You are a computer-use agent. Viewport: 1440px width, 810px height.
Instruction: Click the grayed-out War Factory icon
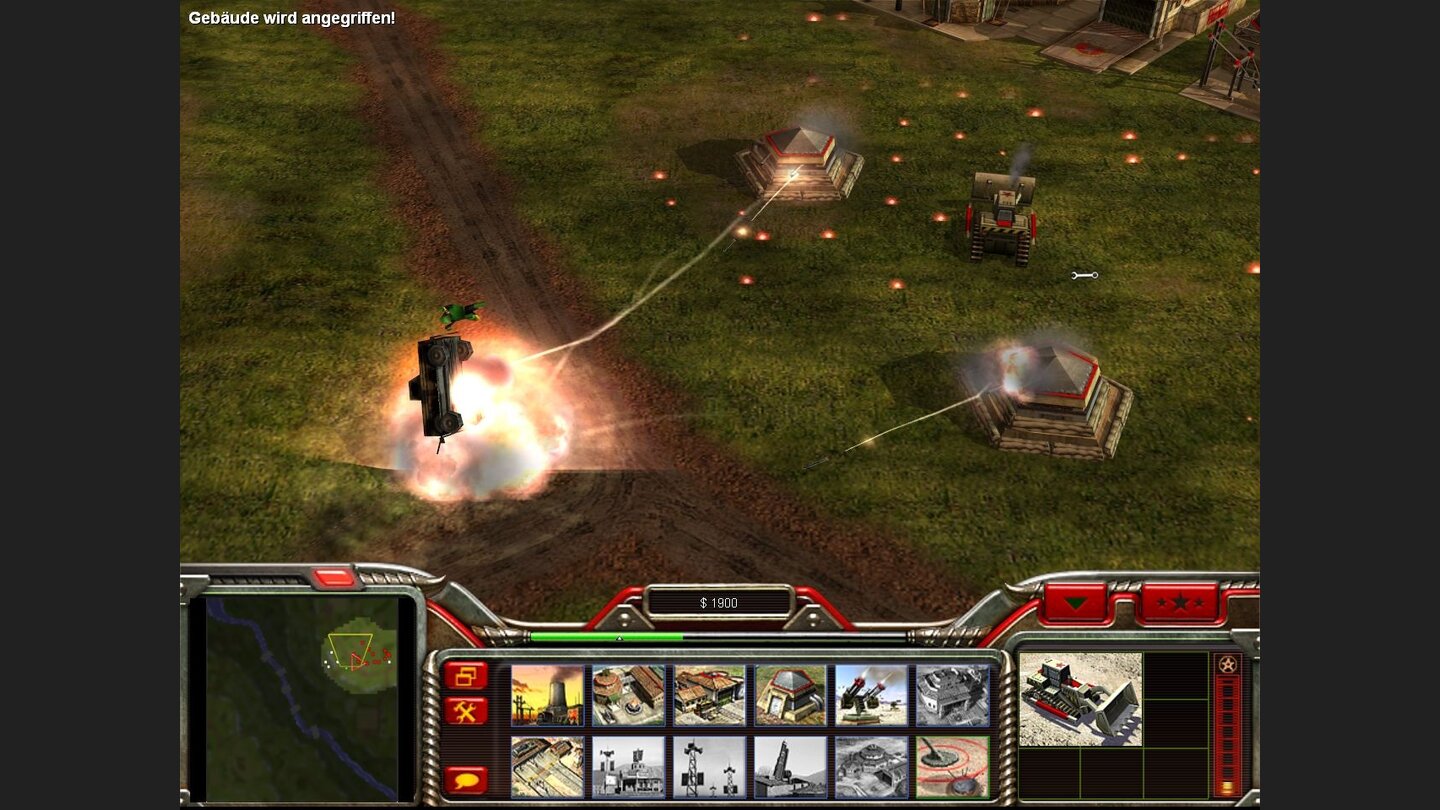tap(949, 695)
